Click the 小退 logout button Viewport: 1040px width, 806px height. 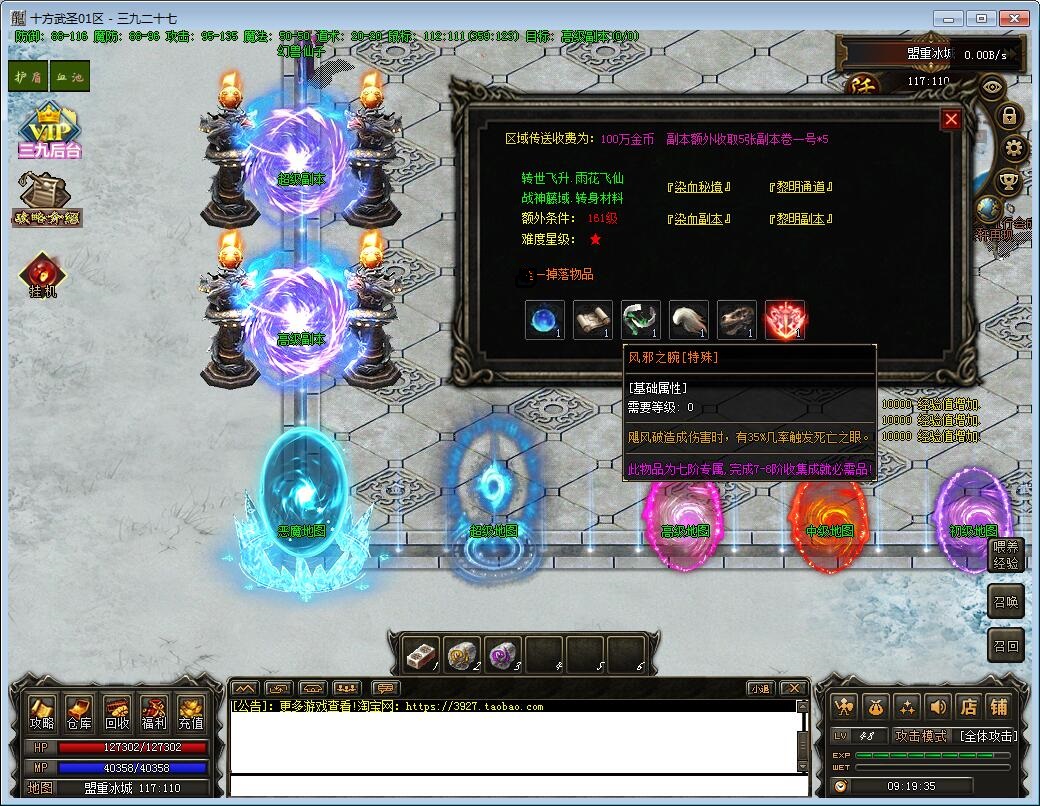click(760, 688)
